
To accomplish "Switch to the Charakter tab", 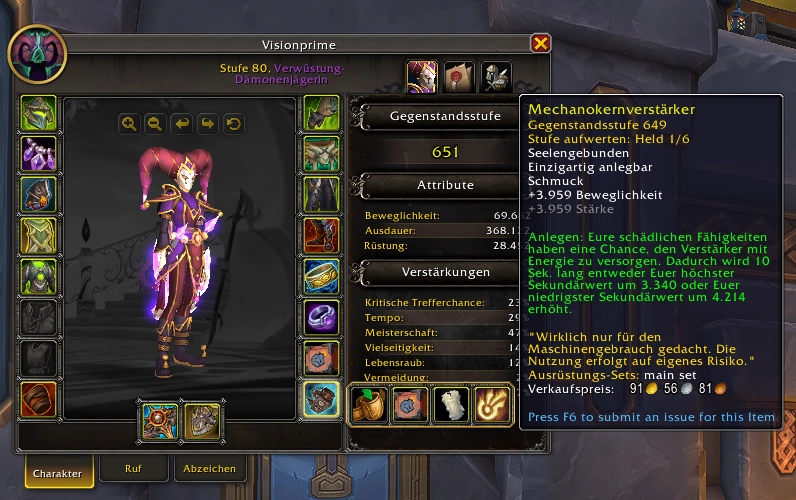I will pos(56,469).
